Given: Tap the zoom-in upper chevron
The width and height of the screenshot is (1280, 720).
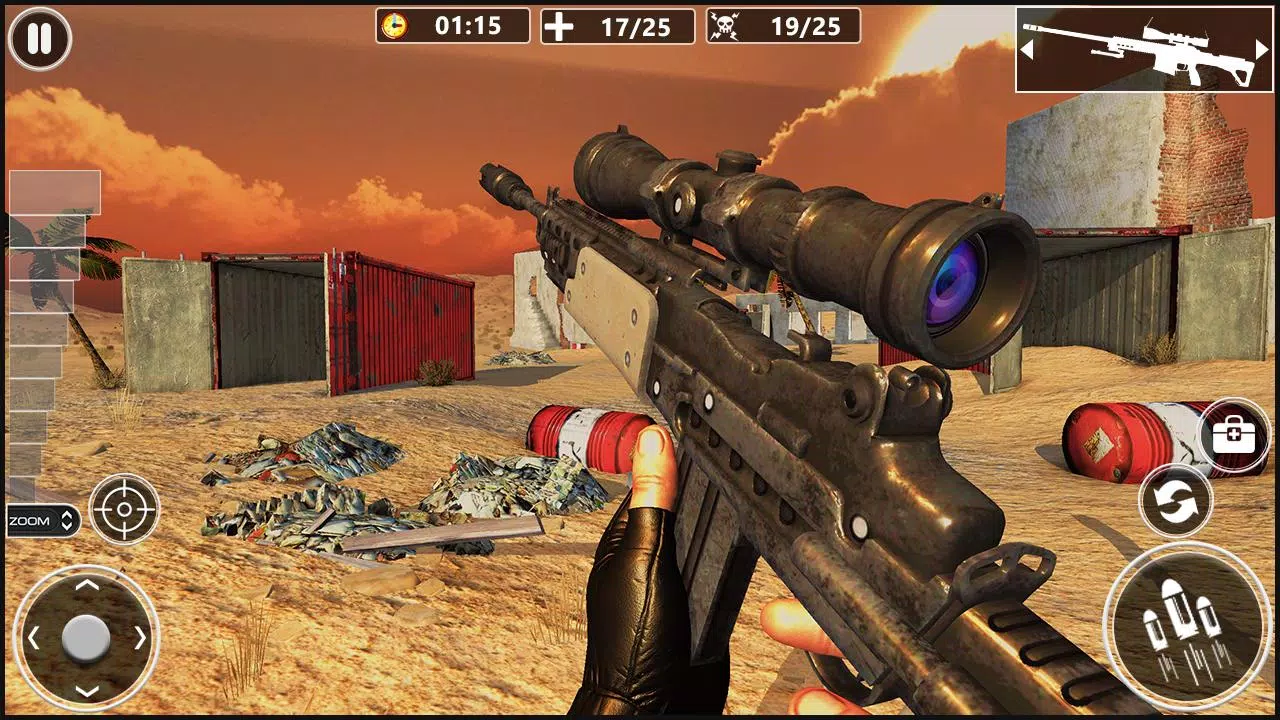Looking at the screenshot, I should tap(66, 513).
